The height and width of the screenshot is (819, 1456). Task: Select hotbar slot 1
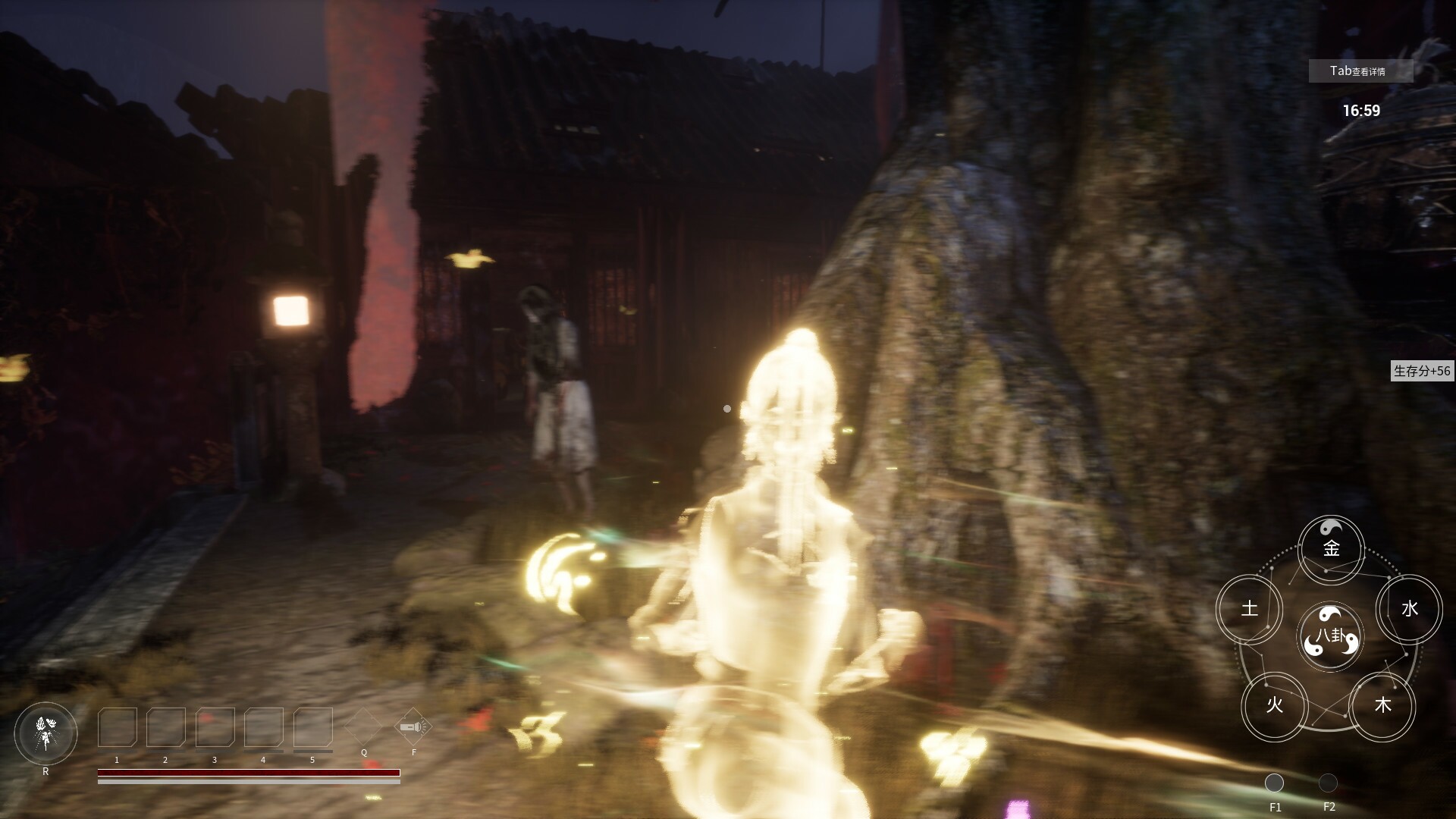[116, 728]
